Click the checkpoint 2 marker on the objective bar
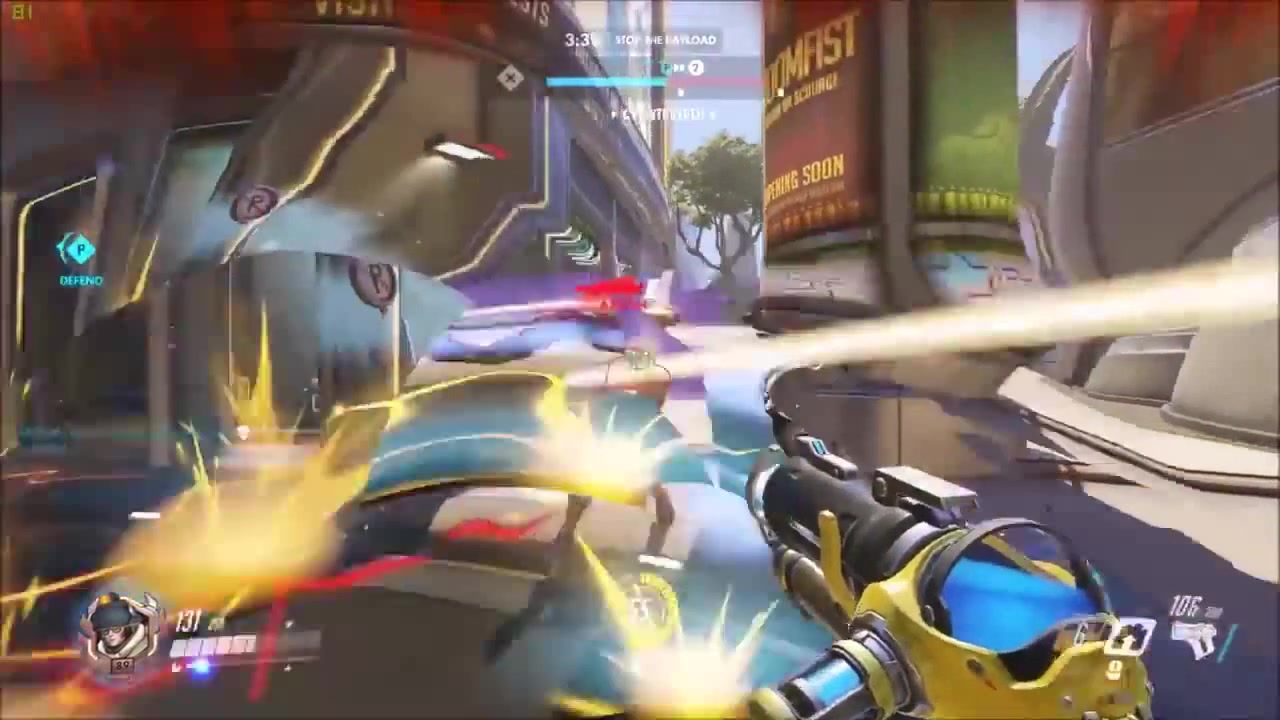1280x720 pixels. pos(694,66)
